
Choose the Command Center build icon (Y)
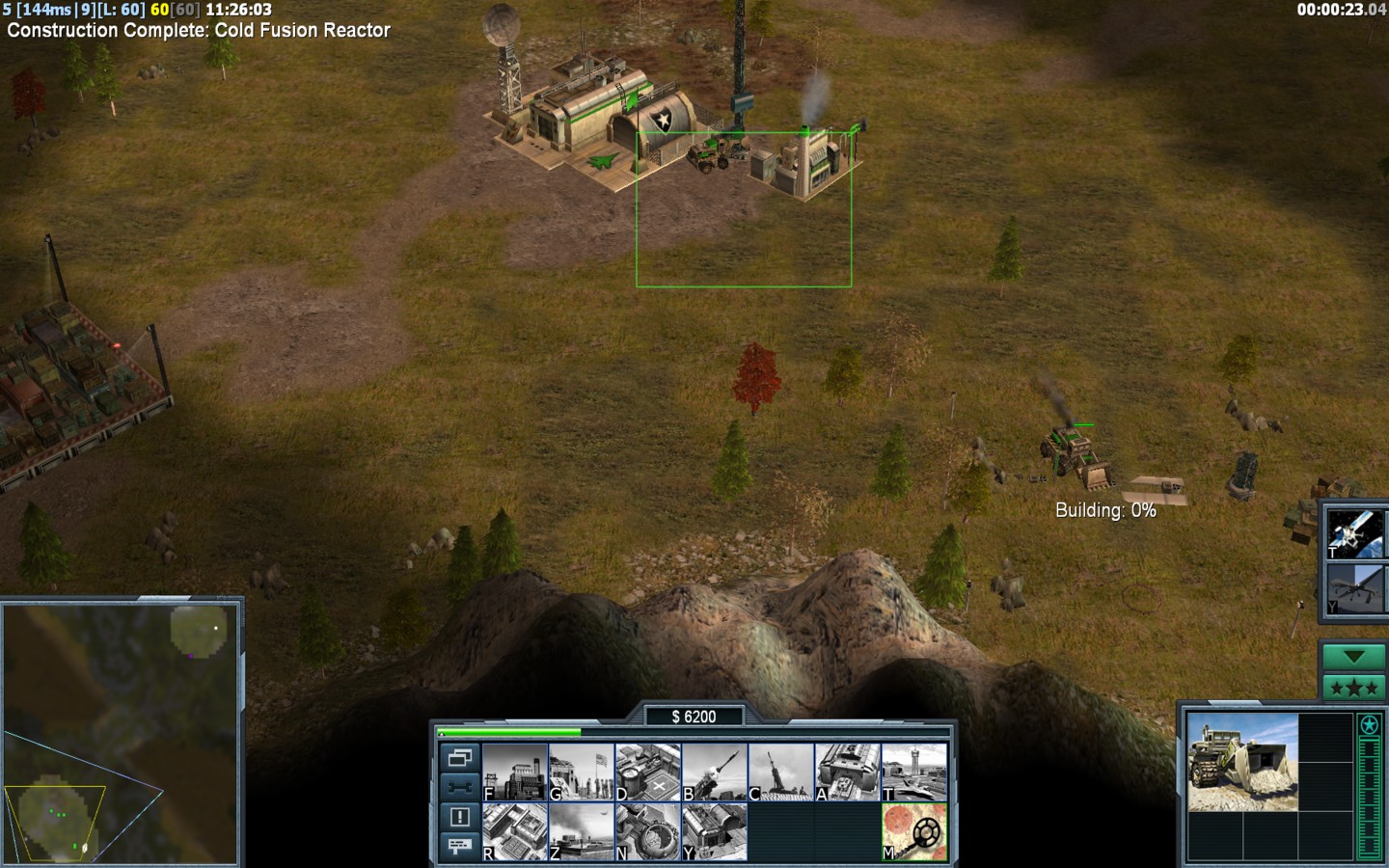[715, 831]
